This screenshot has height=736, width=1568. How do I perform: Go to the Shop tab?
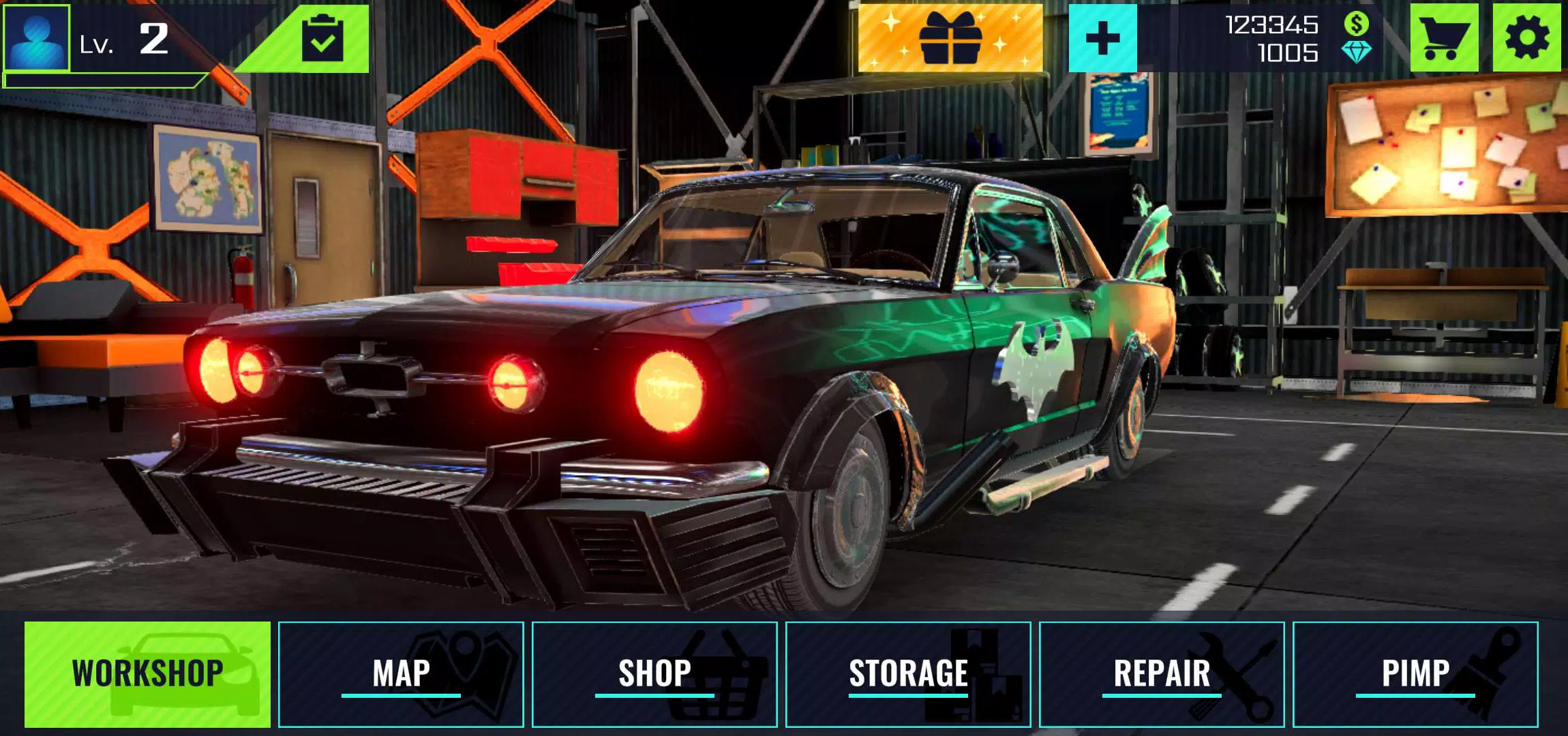click(654, 674)
